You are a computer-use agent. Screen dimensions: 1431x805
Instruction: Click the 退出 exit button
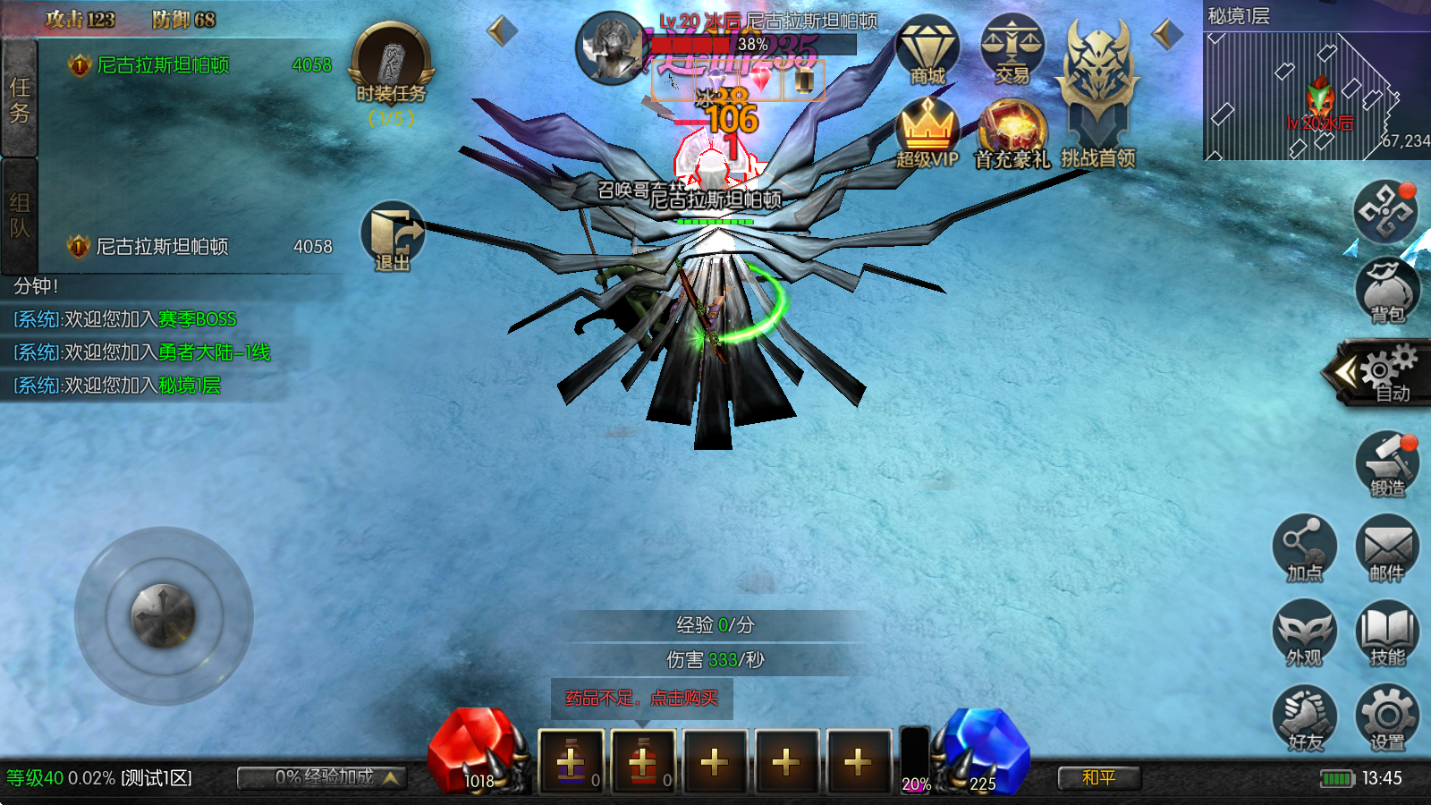tap(392, 236)
